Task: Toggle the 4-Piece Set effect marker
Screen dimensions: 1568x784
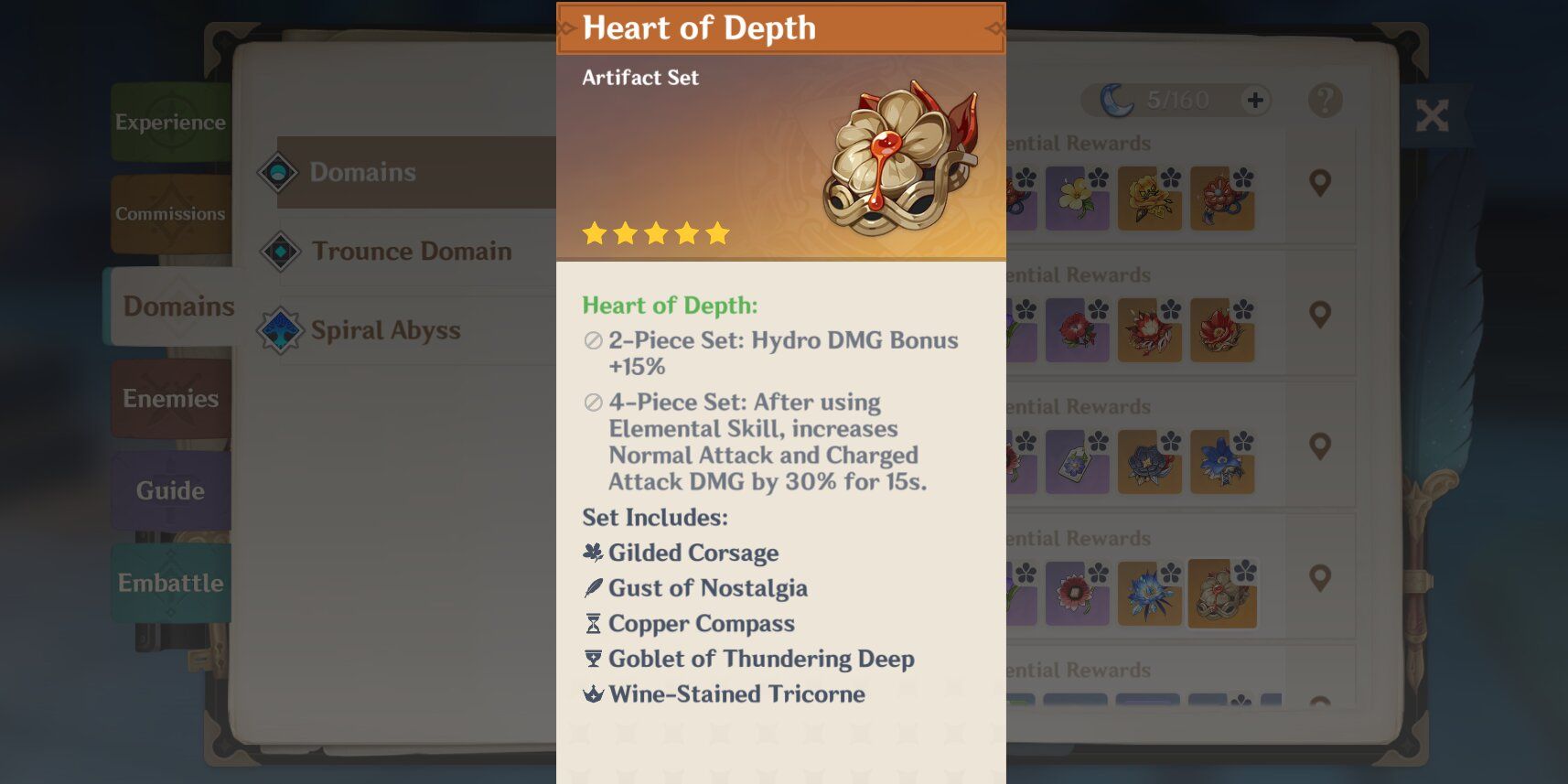Action: (596, 403)
